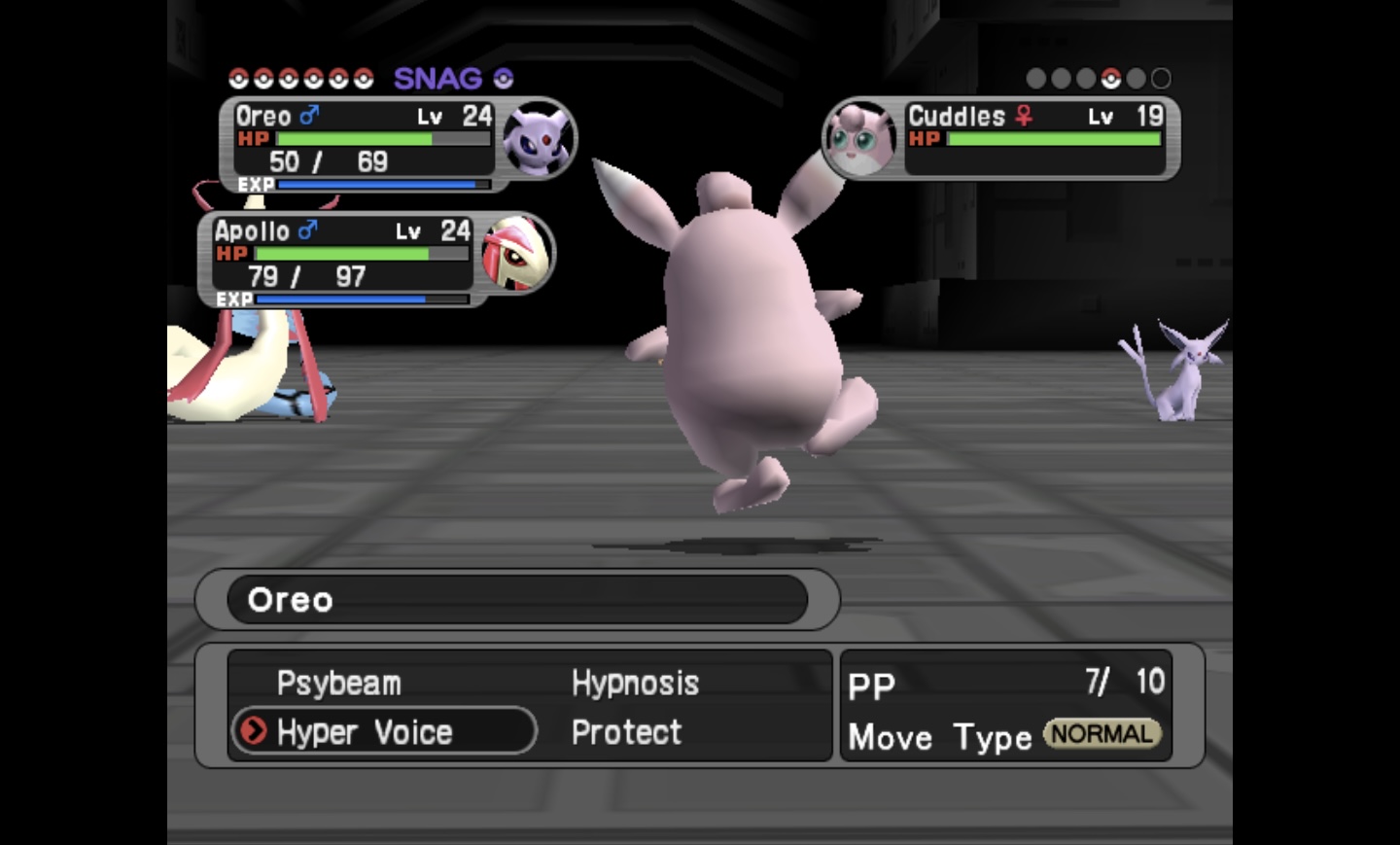
Task: Use the Protect move
Action: click(x=626, y=732)
